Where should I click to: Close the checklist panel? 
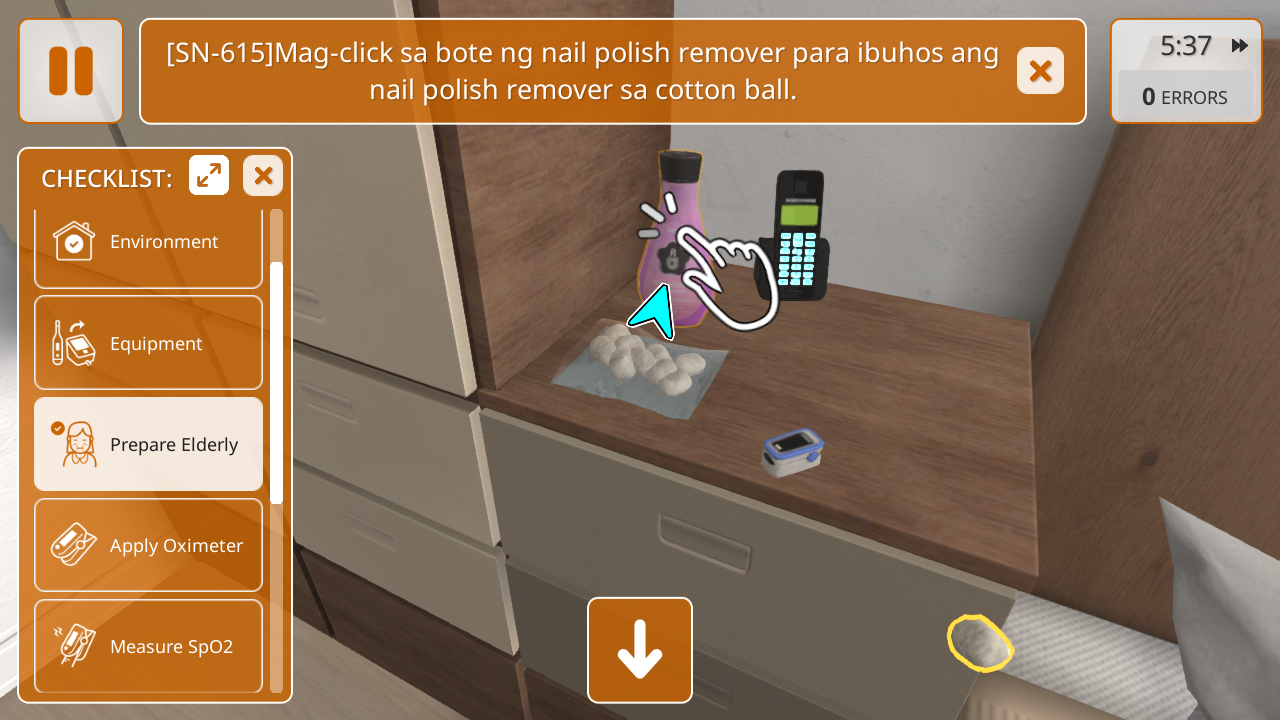(x=263, y=176)
